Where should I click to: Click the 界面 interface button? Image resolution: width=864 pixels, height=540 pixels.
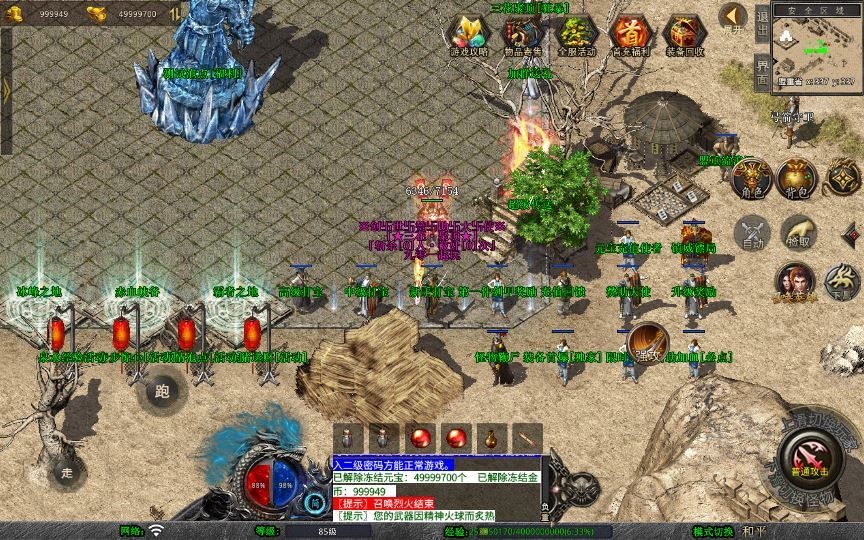point(762,70)
